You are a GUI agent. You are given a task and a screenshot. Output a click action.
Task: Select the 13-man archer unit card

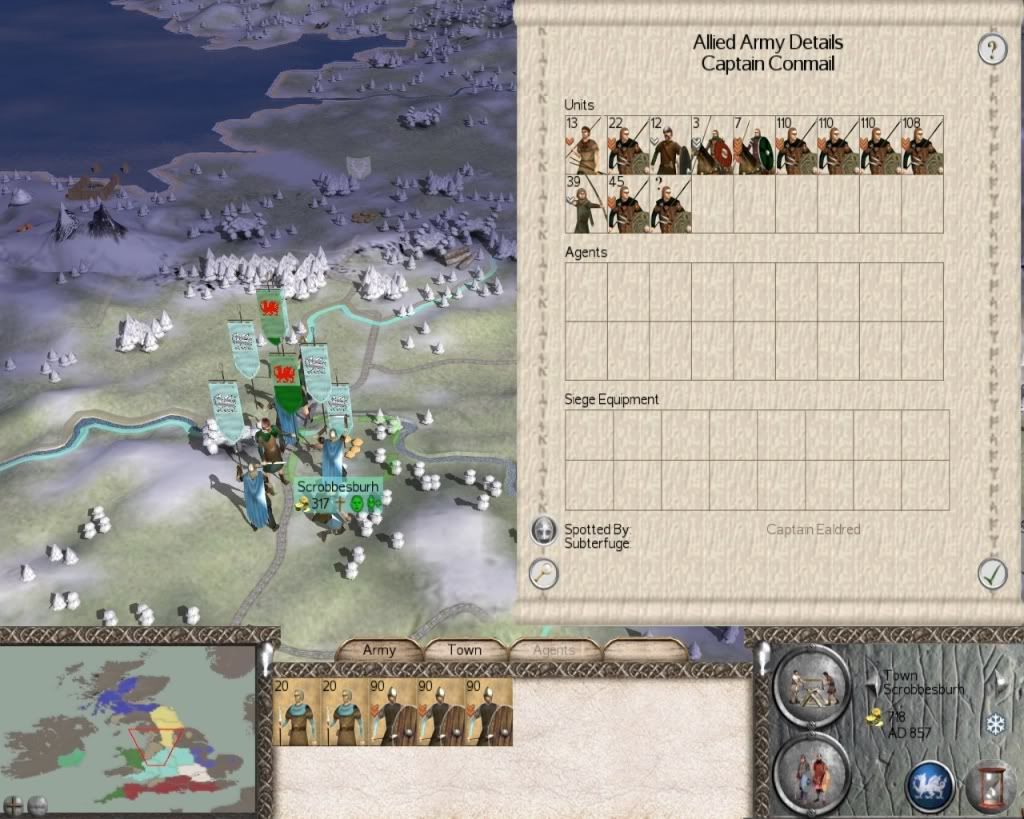pos(585,146)
